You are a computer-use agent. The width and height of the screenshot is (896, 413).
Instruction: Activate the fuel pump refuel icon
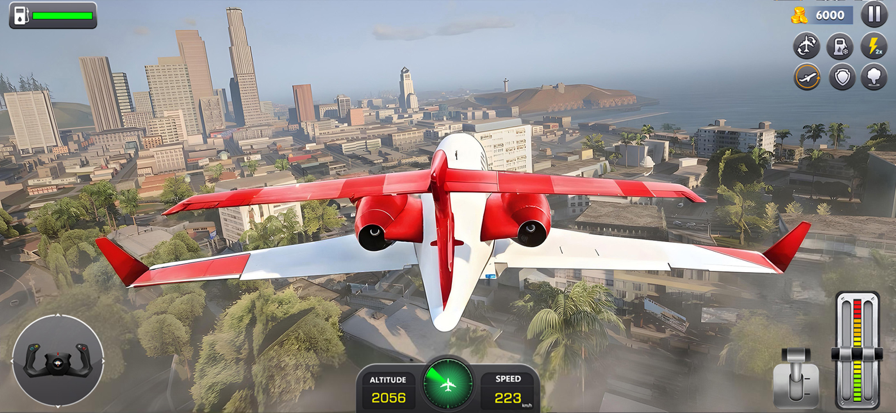coord(841,45)
